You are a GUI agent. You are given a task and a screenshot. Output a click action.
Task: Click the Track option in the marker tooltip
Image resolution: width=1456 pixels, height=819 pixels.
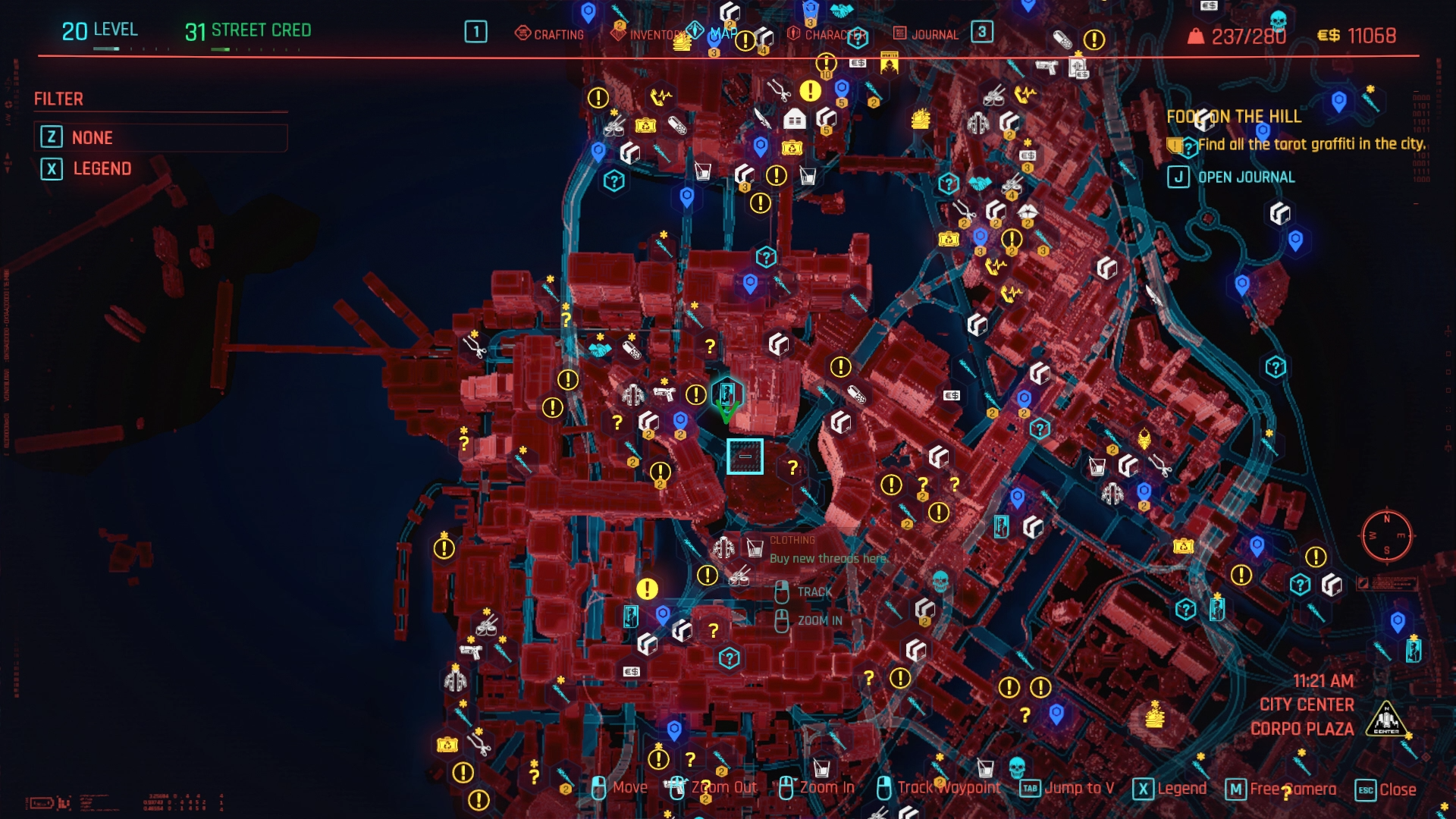click(814, 591)
